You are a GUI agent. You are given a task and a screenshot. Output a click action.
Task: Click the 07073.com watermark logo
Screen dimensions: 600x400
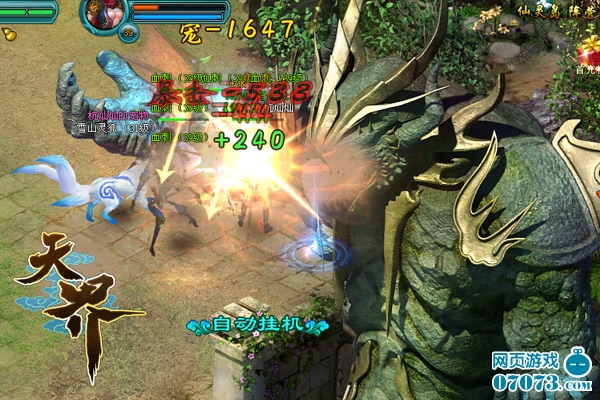(541, 368)
